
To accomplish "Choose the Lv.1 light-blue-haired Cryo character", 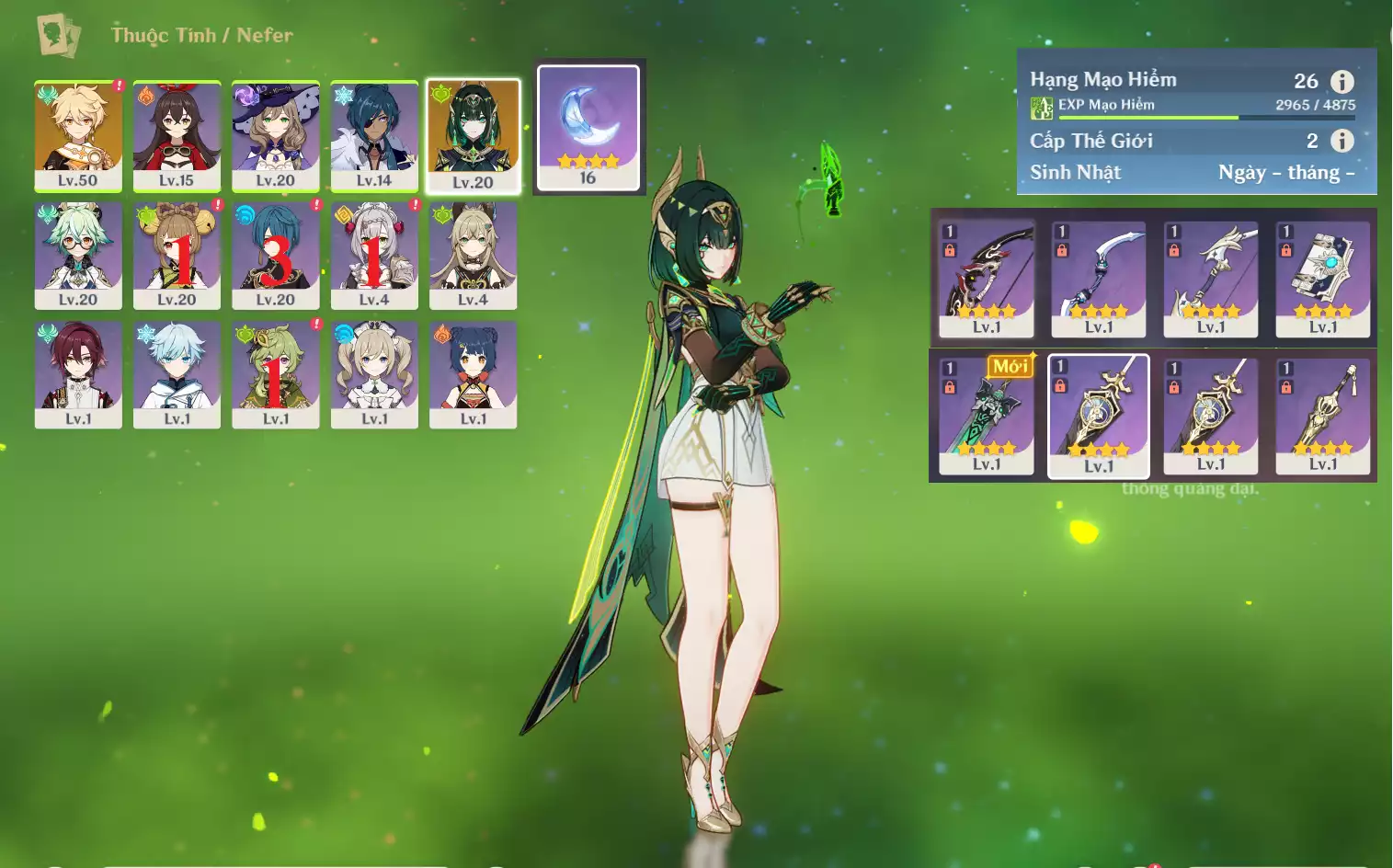I will [x=177, y=374].
